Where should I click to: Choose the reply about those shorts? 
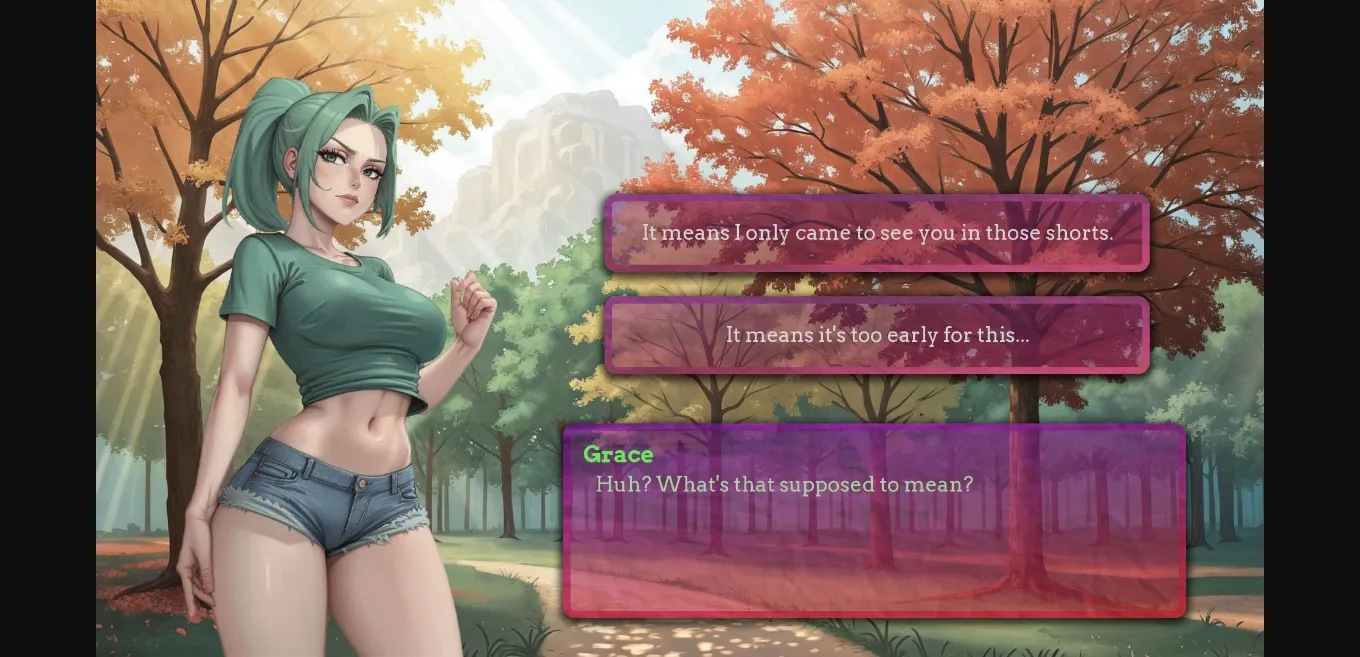point(876,233)
